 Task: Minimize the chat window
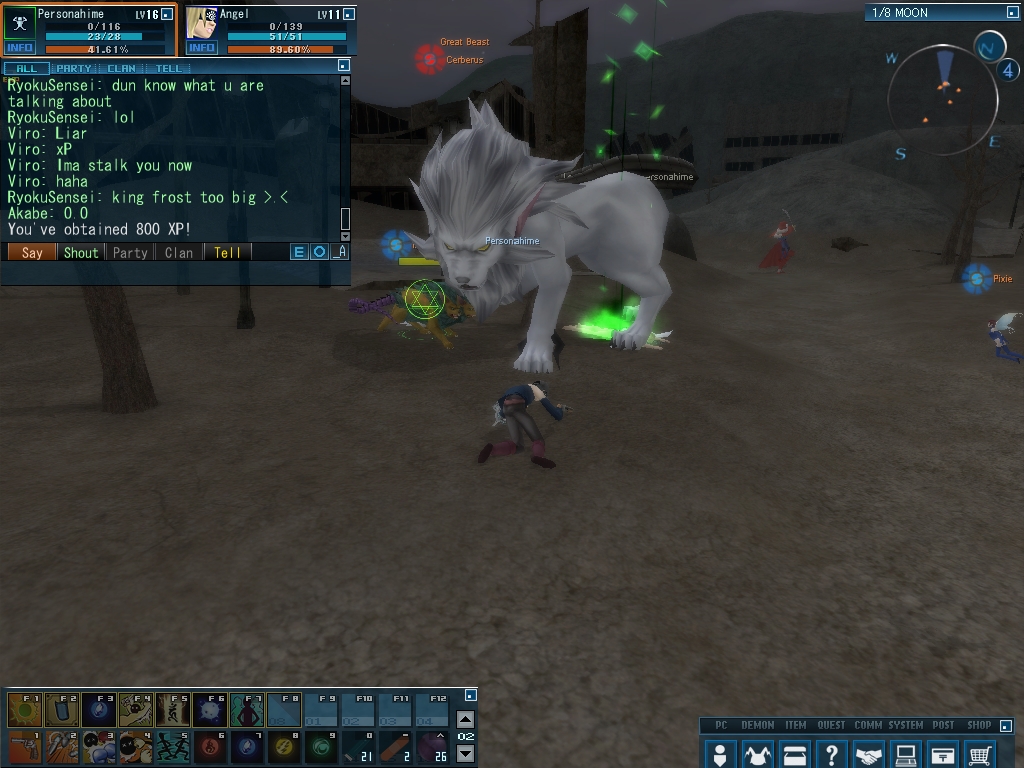coord(343,65)
